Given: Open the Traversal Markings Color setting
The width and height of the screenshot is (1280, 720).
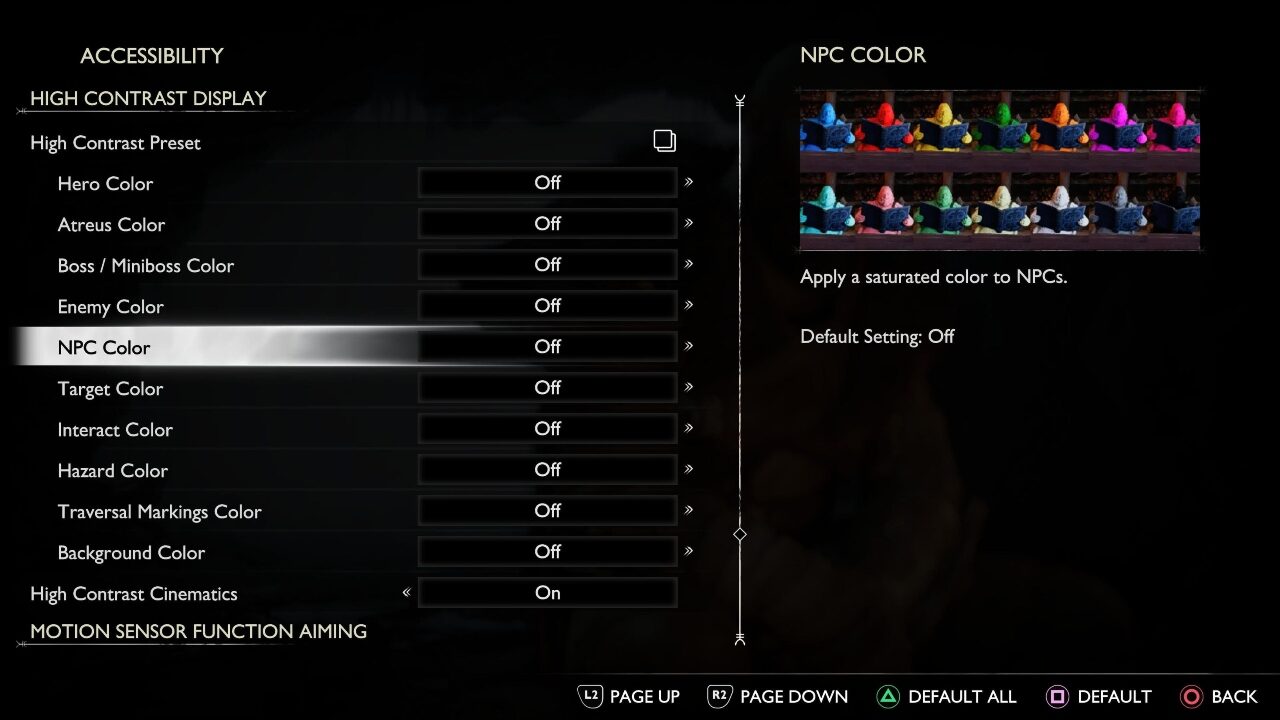Looking at the screenshot, I should pos(159,512).
